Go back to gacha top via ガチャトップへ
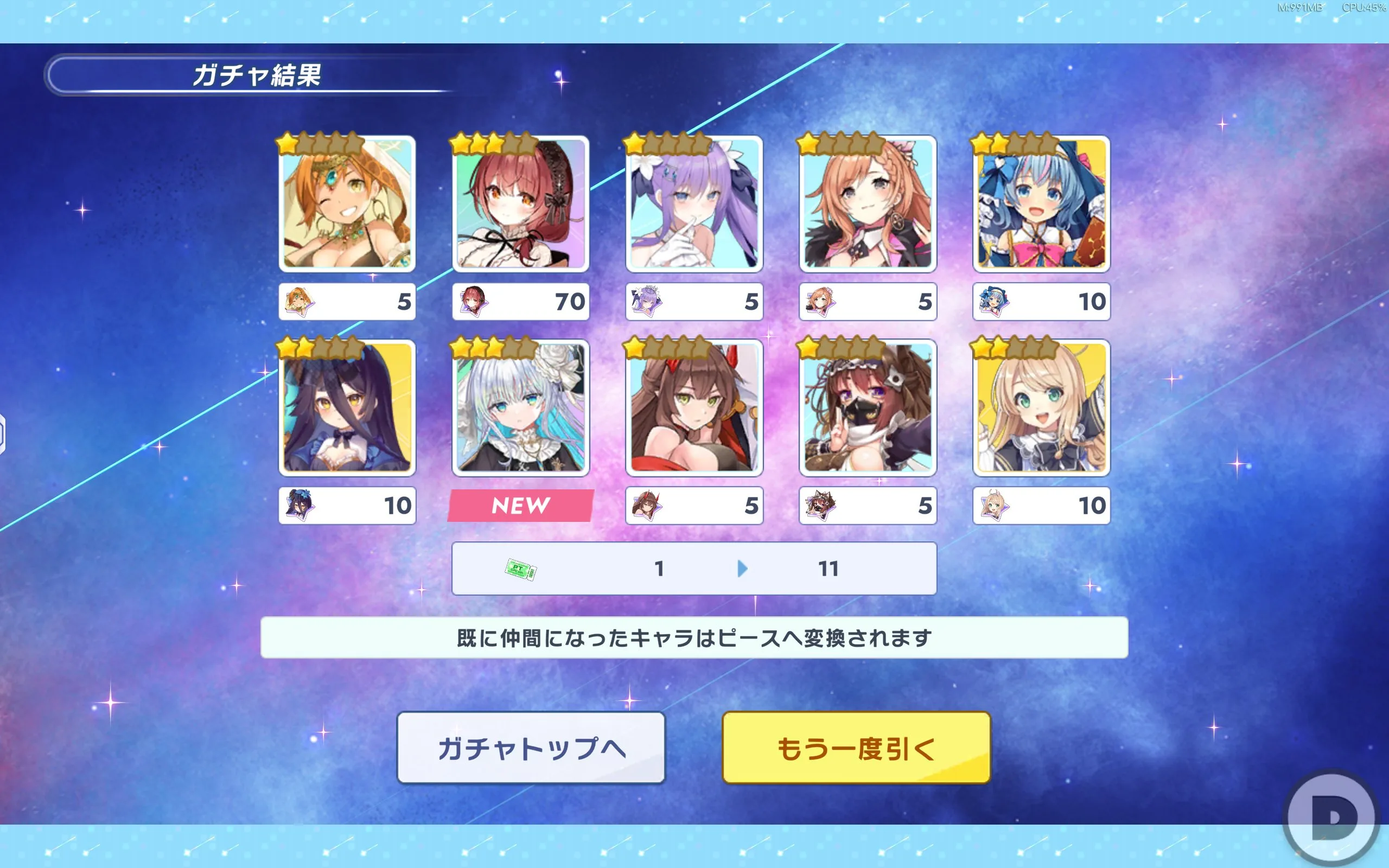Image resolution: width=1389 pixels, height=868 pixels. click(x=531, y=748)
